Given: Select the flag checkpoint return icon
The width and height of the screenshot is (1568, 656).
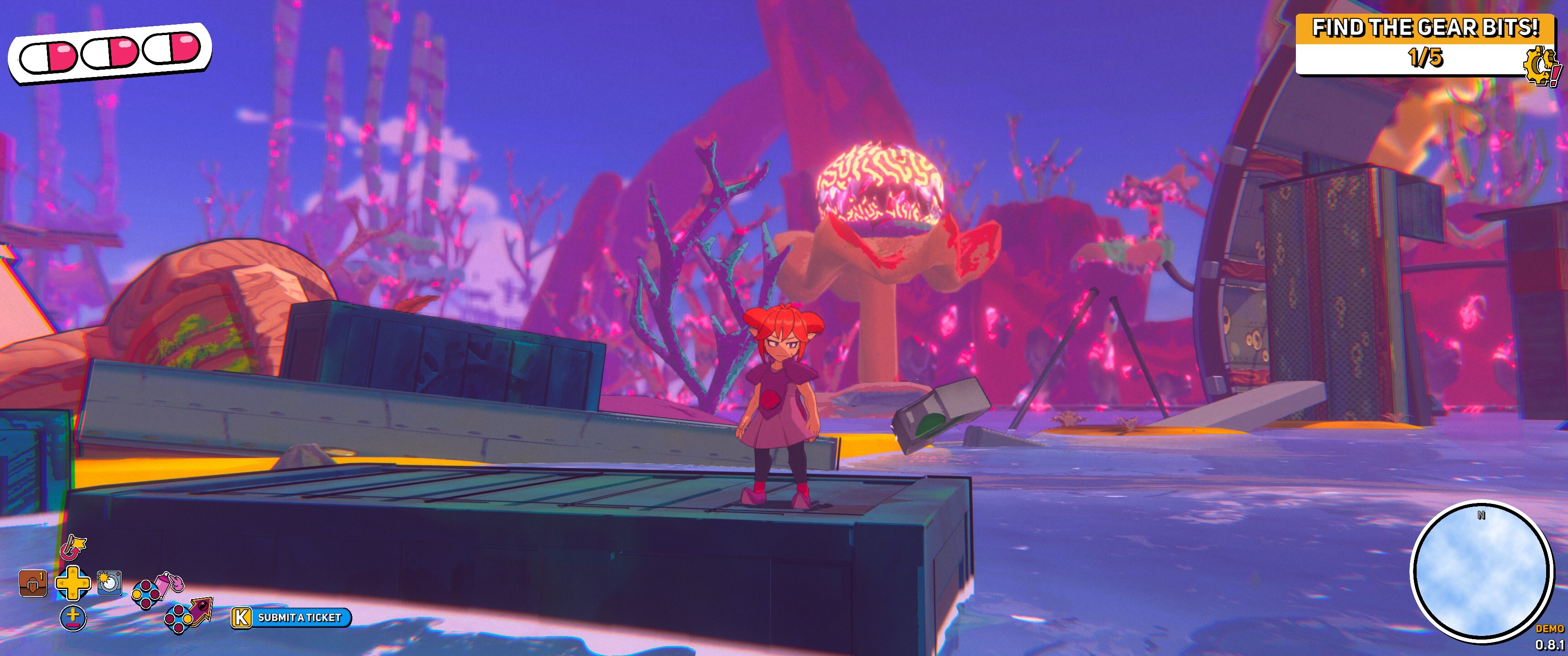Looking at the screenshot, I should 73,547.
